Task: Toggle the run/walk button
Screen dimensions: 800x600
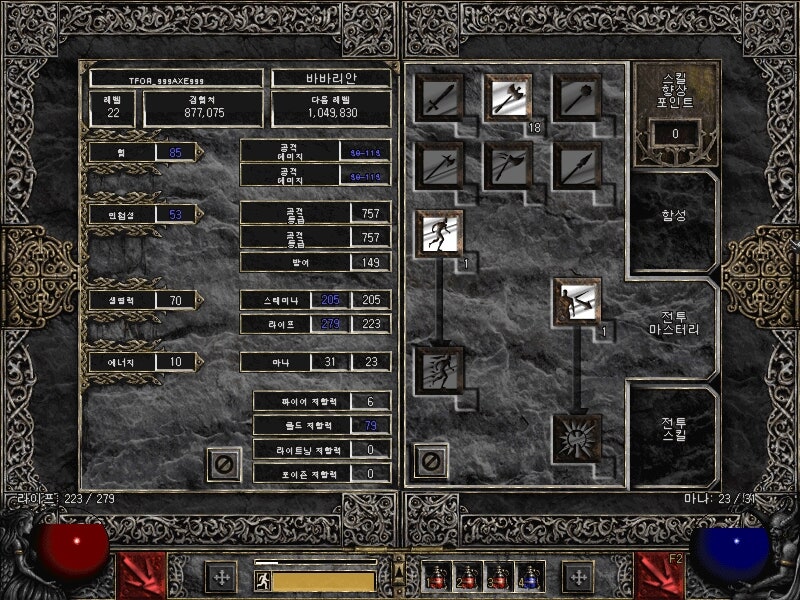Action: (x=262, y=579)
